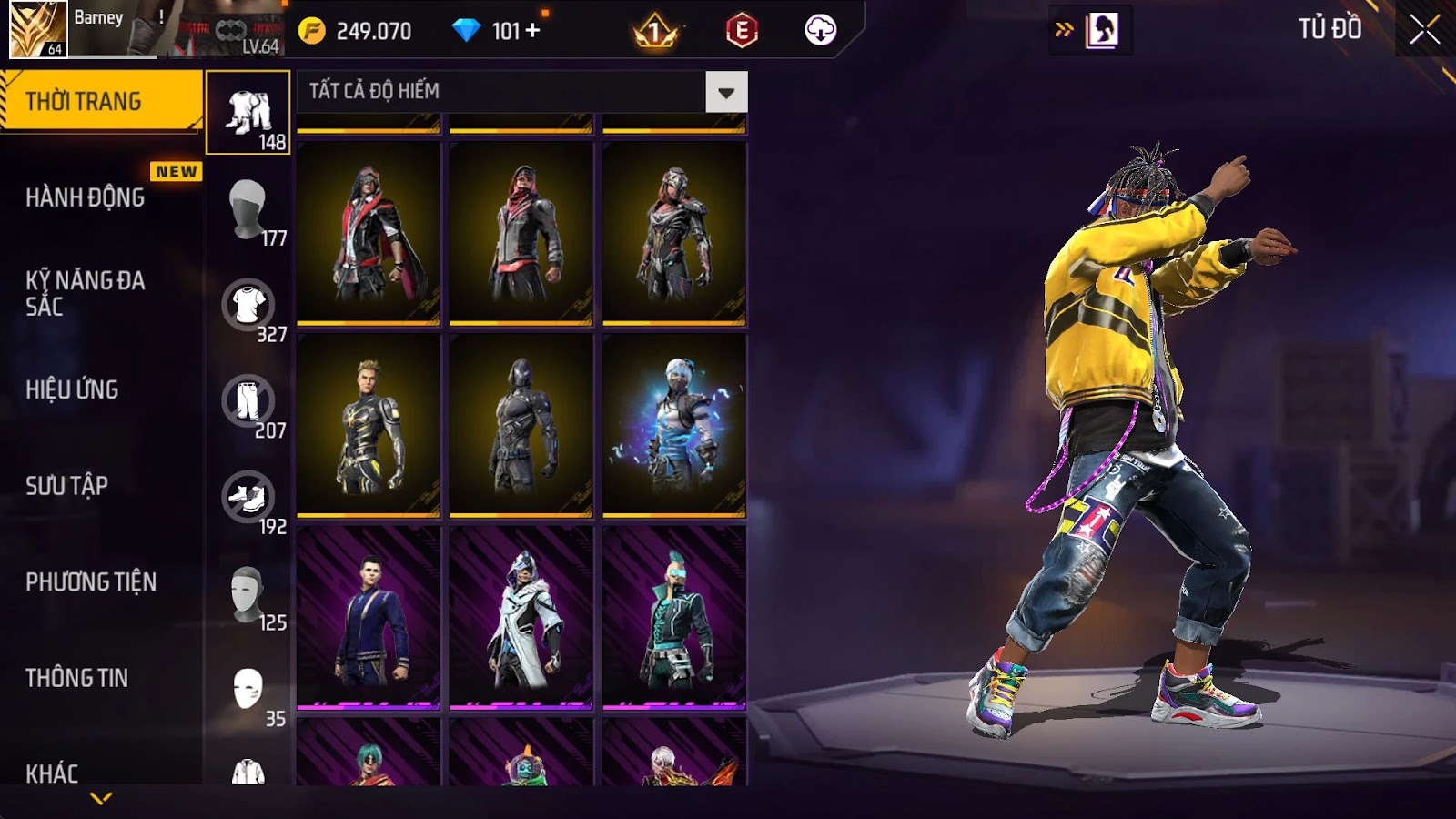1456x819 pixels.
Task: Open the Sưu Tập section
Action: 66,486
